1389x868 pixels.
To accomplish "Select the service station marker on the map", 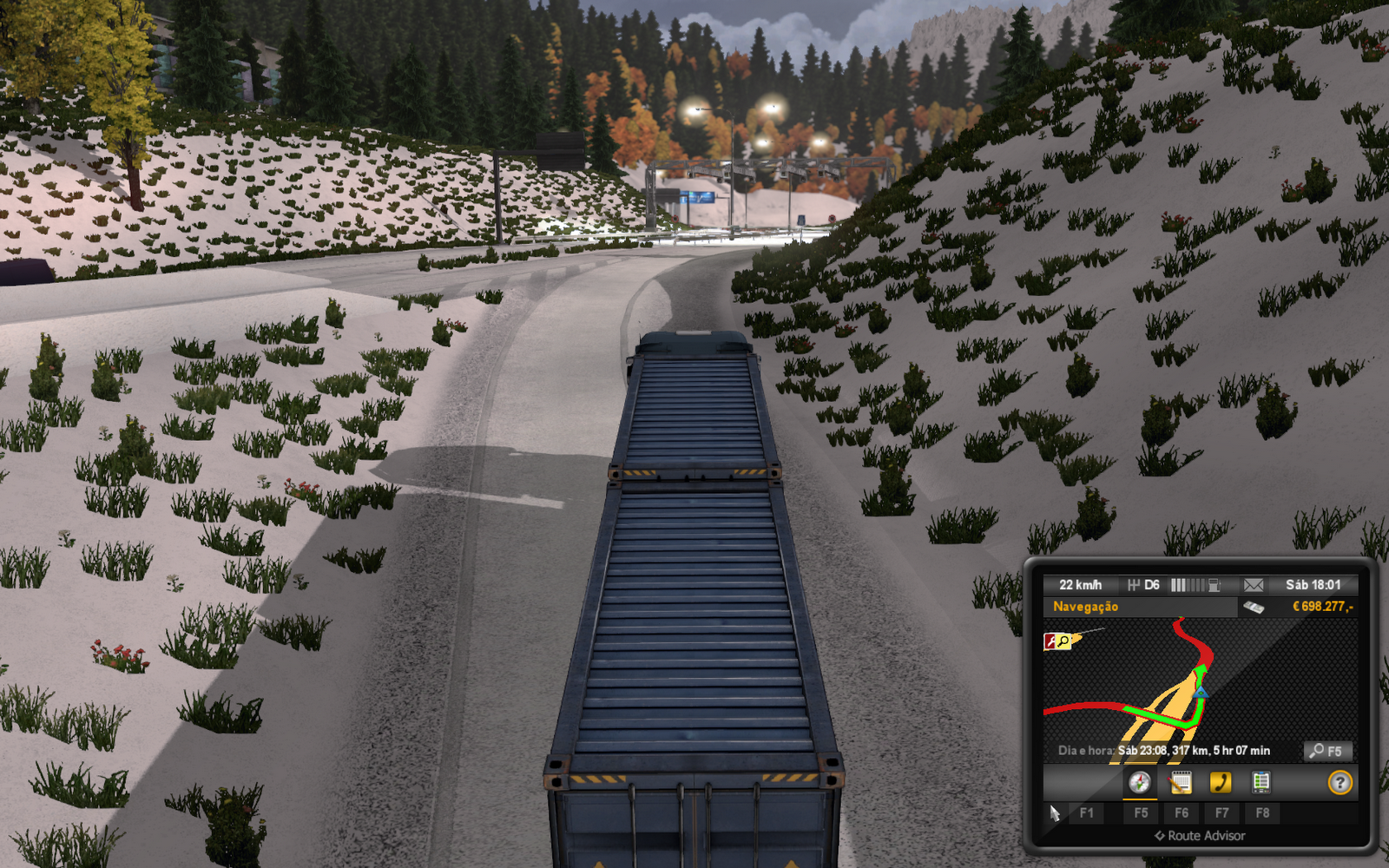I will click(x=1062, y=641).
